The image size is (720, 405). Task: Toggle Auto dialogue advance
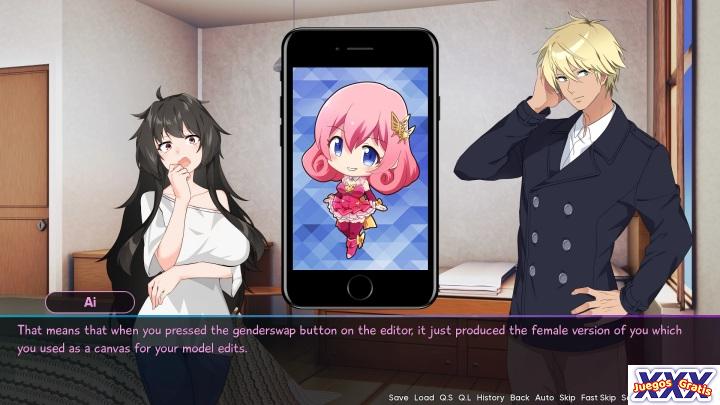coord(546,397)
